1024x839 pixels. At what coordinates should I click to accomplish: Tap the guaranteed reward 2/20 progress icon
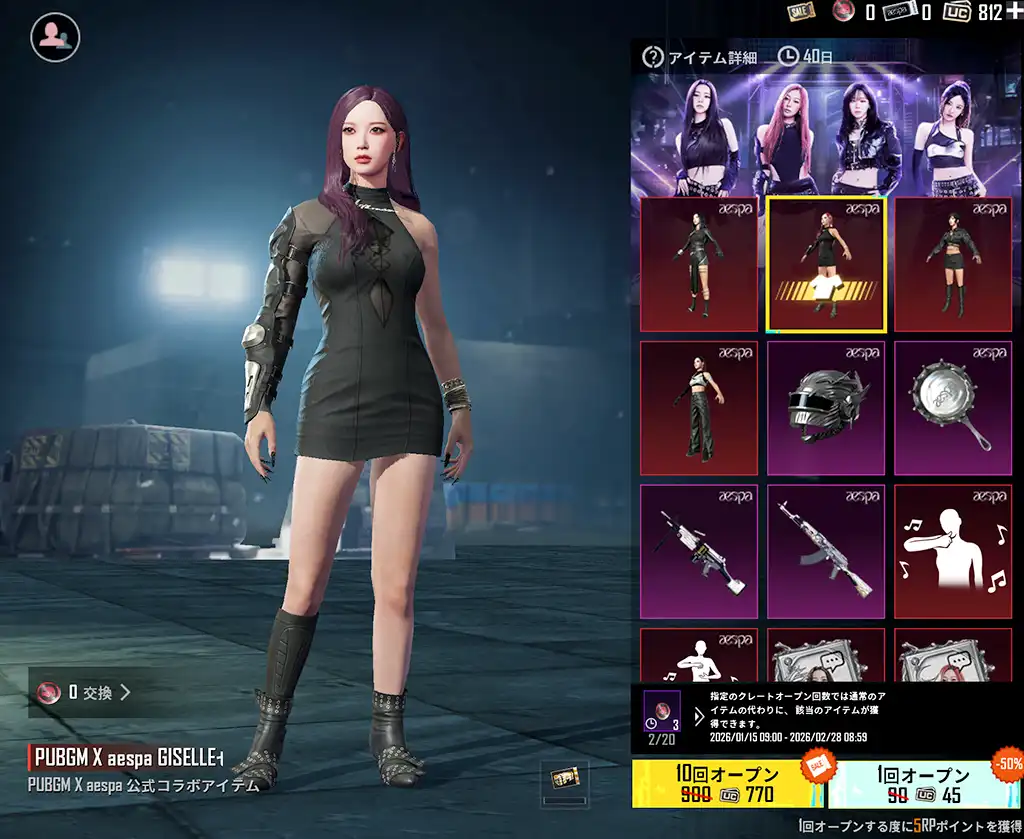(x=662, y=715)
